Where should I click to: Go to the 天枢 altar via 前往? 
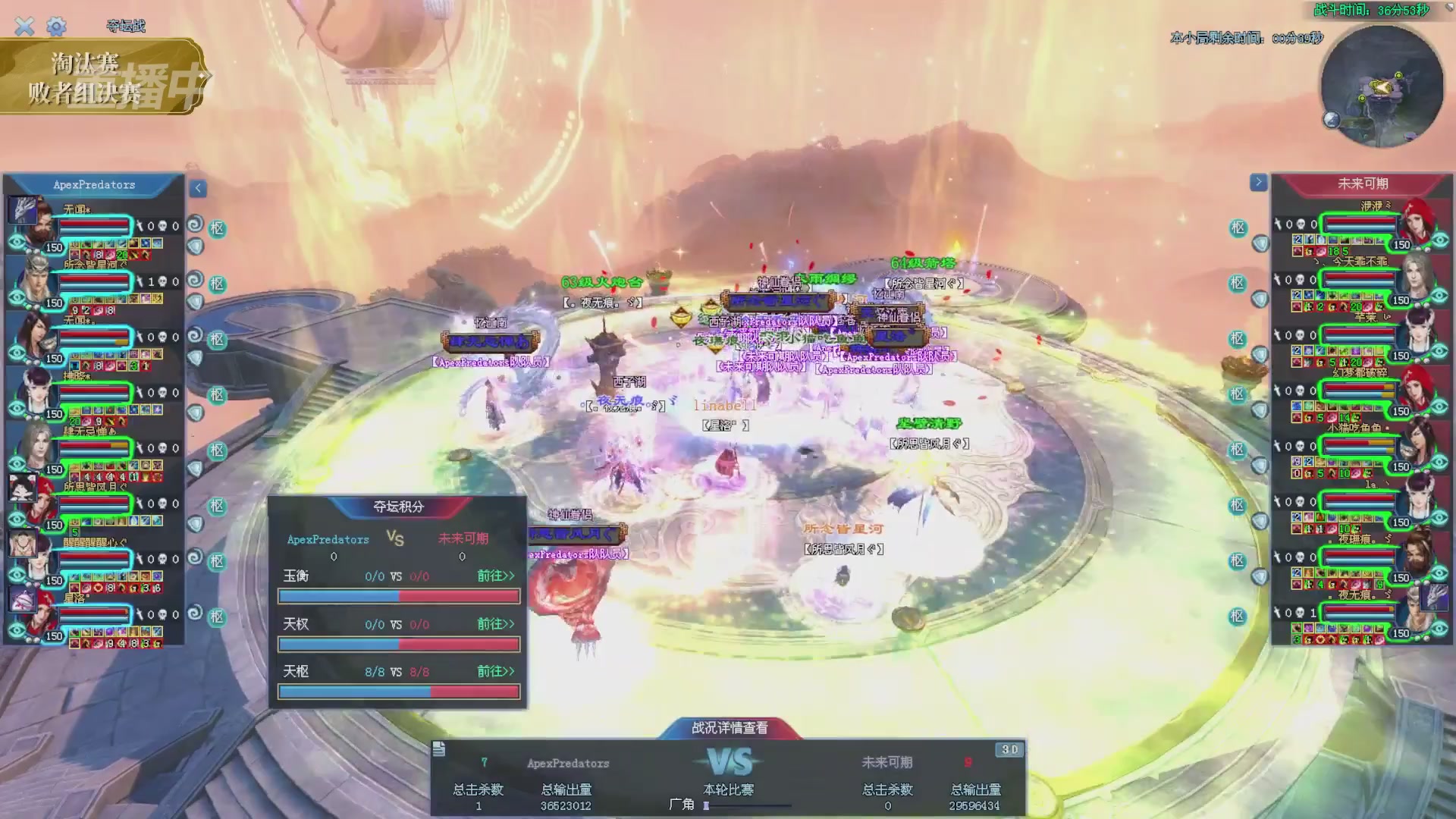click(x=495, y=672)
